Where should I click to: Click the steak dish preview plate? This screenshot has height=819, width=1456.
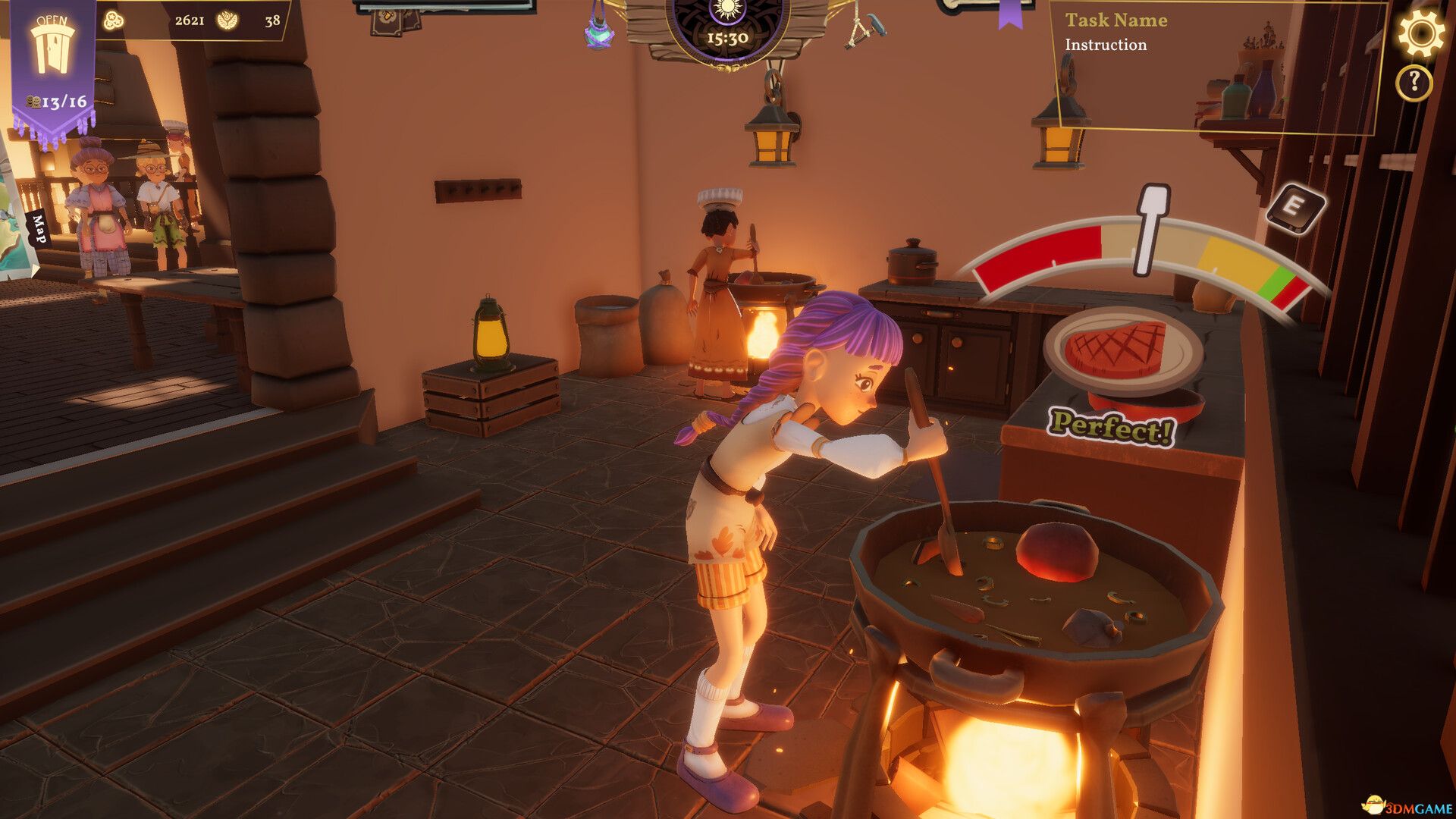[1119, 349]
